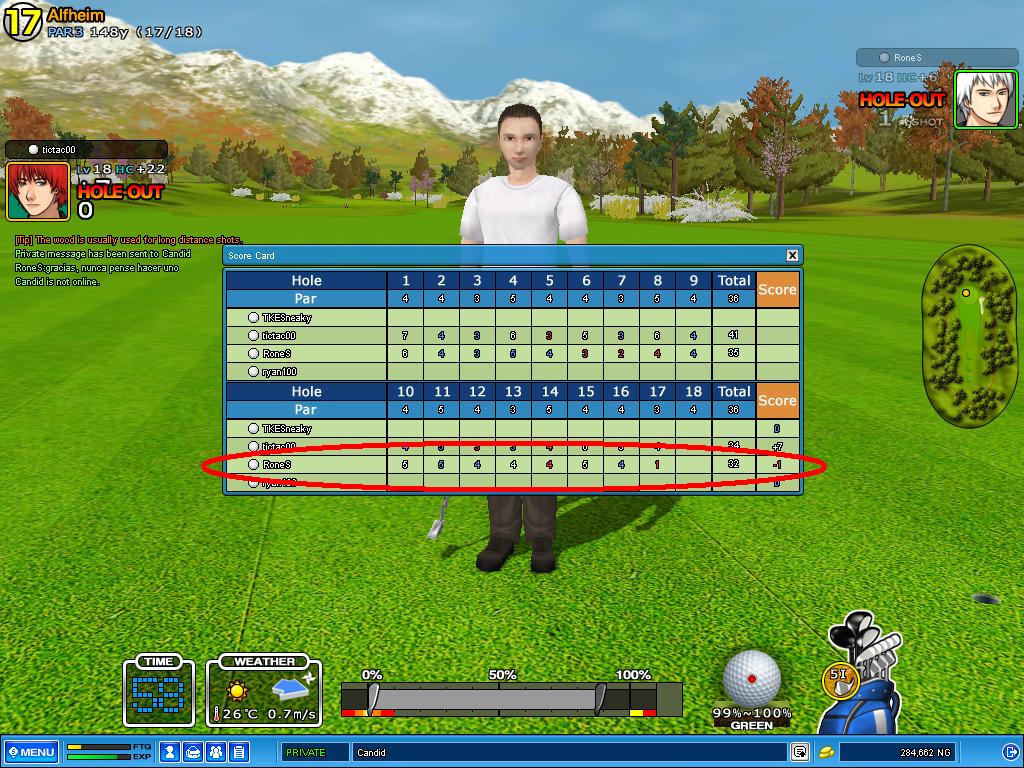Open the course minimap of the hole
This screenshot has height=768, width=1024.
967,334
